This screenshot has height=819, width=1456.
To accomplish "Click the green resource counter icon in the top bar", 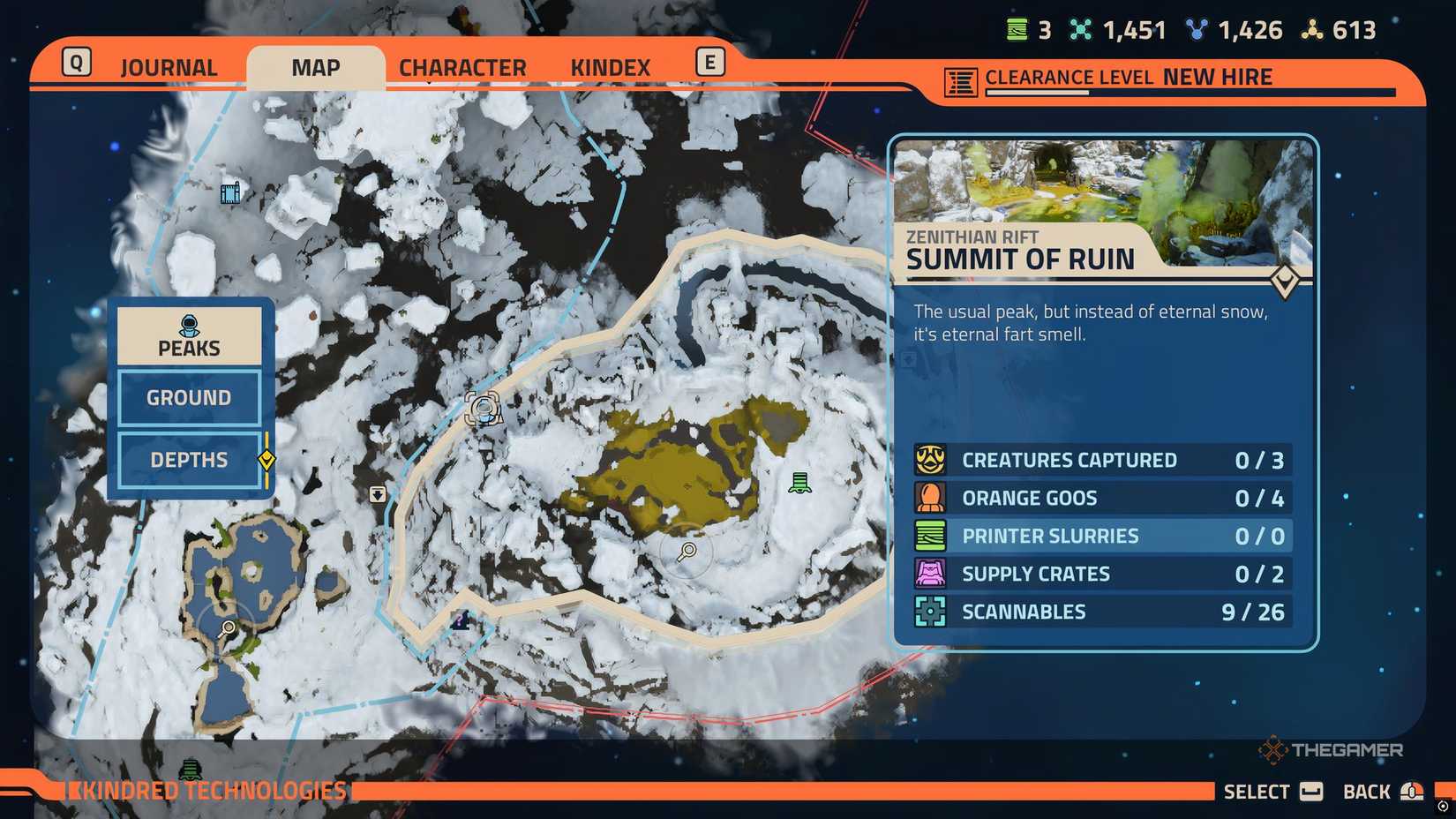I will click(1017, 29).
